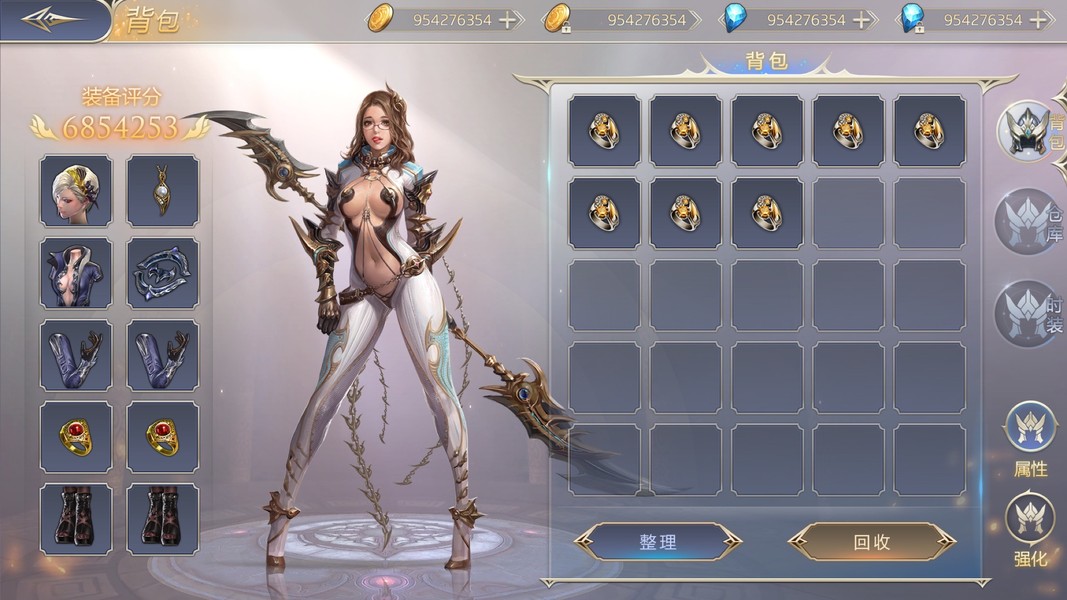Select the equipped pearl necklace slot
This screenshot has height=600, width=1067.
(163, 190)
